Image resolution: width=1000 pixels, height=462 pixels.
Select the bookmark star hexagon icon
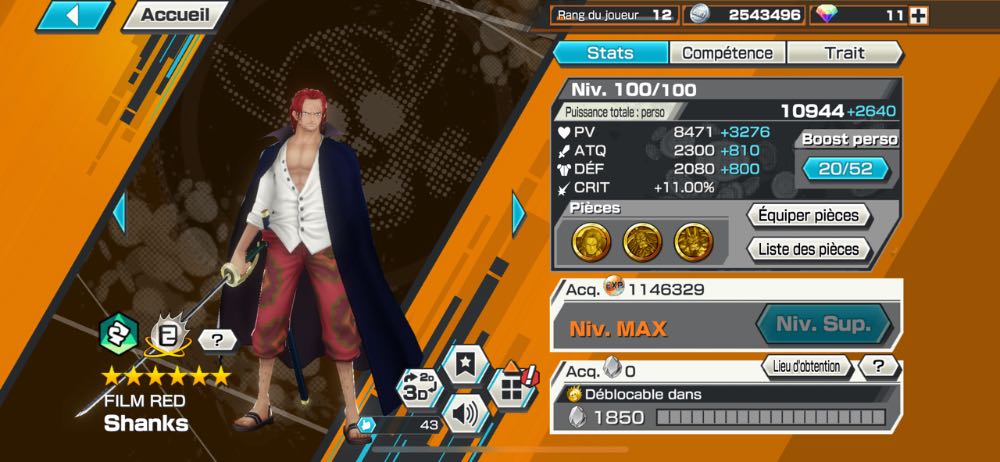click(x=465, y=367)
